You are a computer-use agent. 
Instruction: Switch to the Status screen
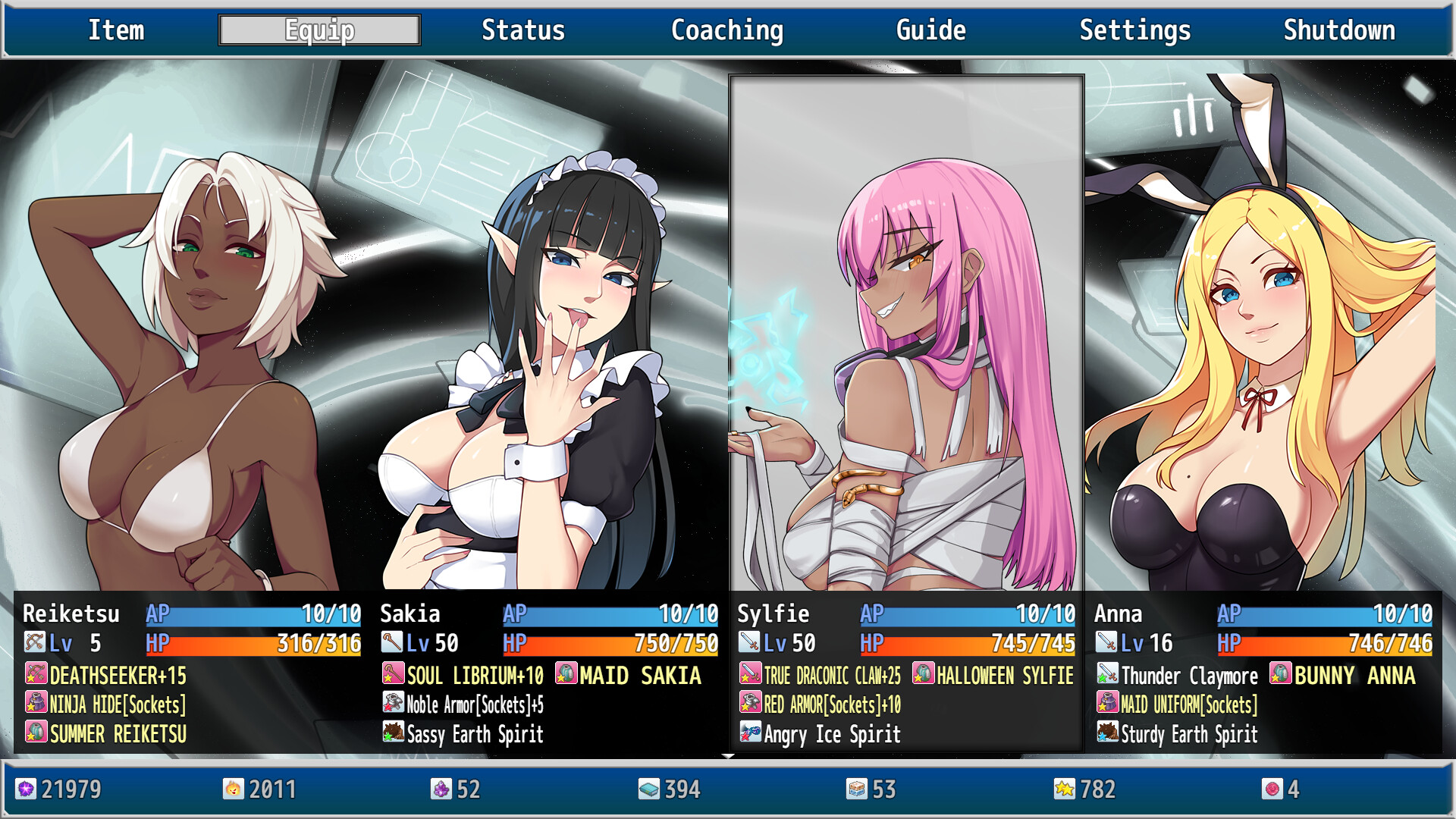[522, 30]
